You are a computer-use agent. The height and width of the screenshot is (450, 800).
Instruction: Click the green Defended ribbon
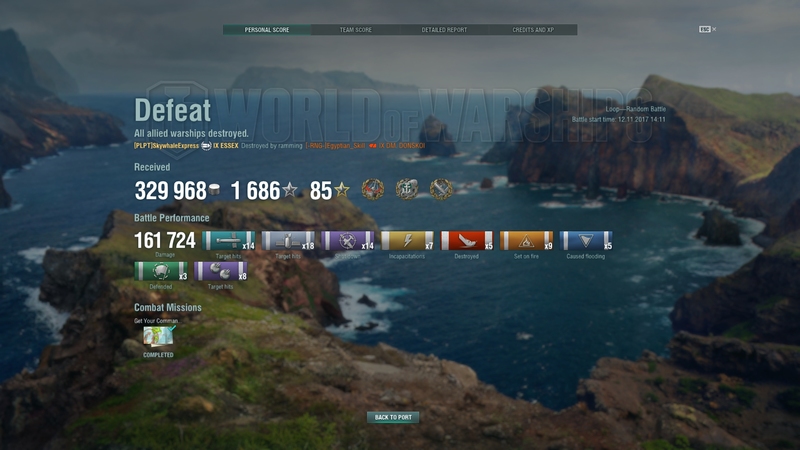pyautogui.click(x=159, y=271)
